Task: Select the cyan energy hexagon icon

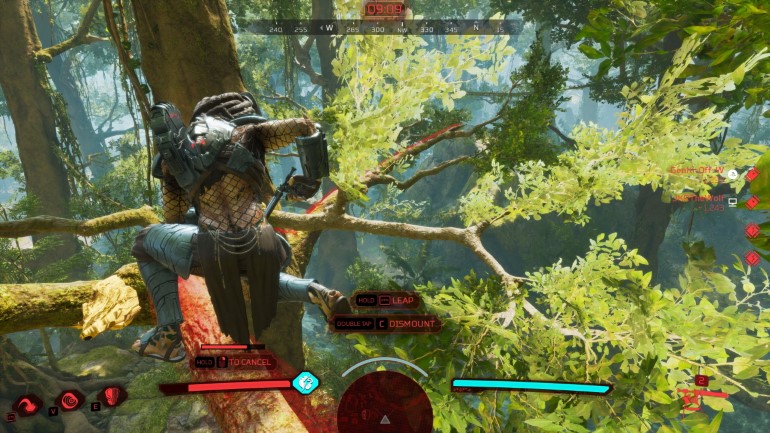Action: [x=305, y=382]
